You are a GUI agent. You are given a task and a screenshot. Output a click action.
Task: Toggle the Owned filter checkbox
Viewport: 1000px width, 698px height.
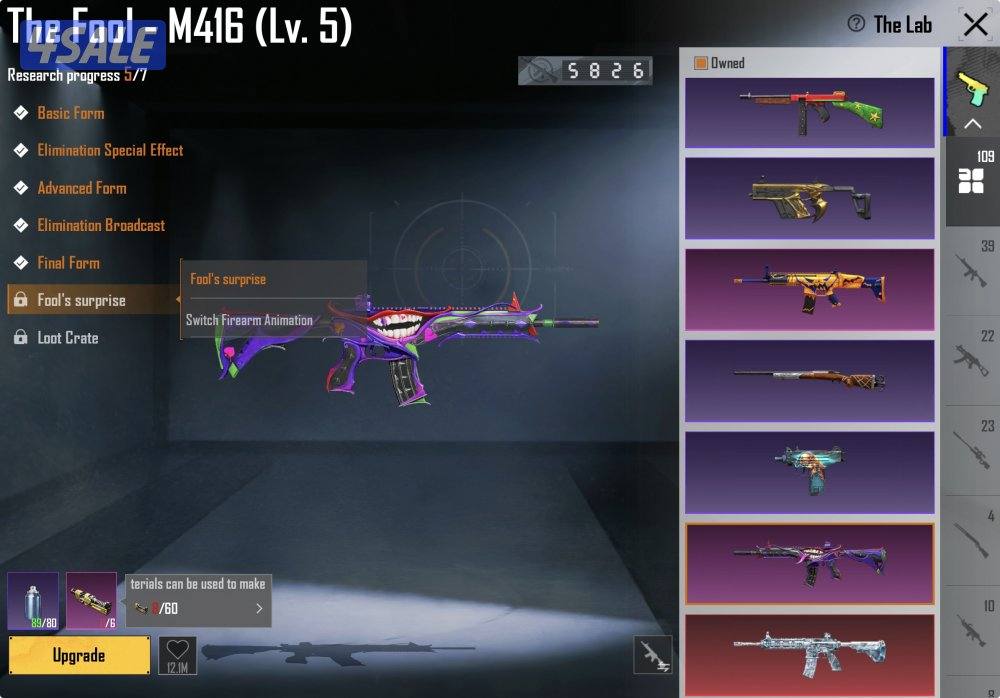click(701, 63)
